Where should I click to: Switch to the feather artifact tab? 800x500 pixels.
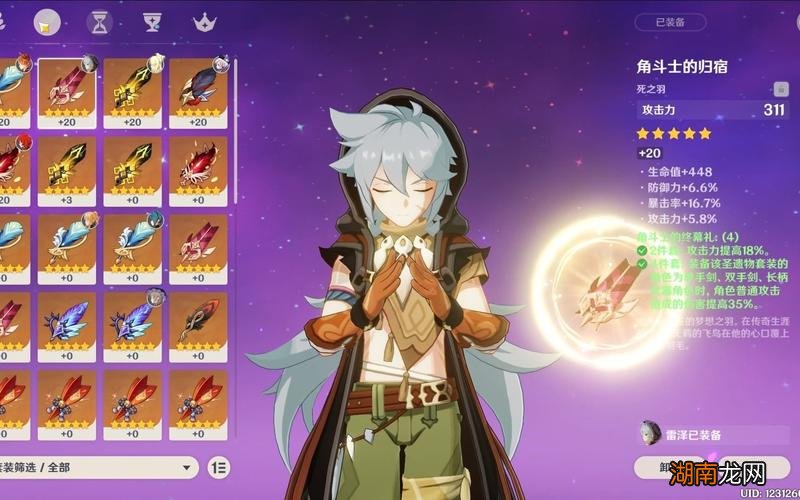pyautogui.click(x=46, y=21)
